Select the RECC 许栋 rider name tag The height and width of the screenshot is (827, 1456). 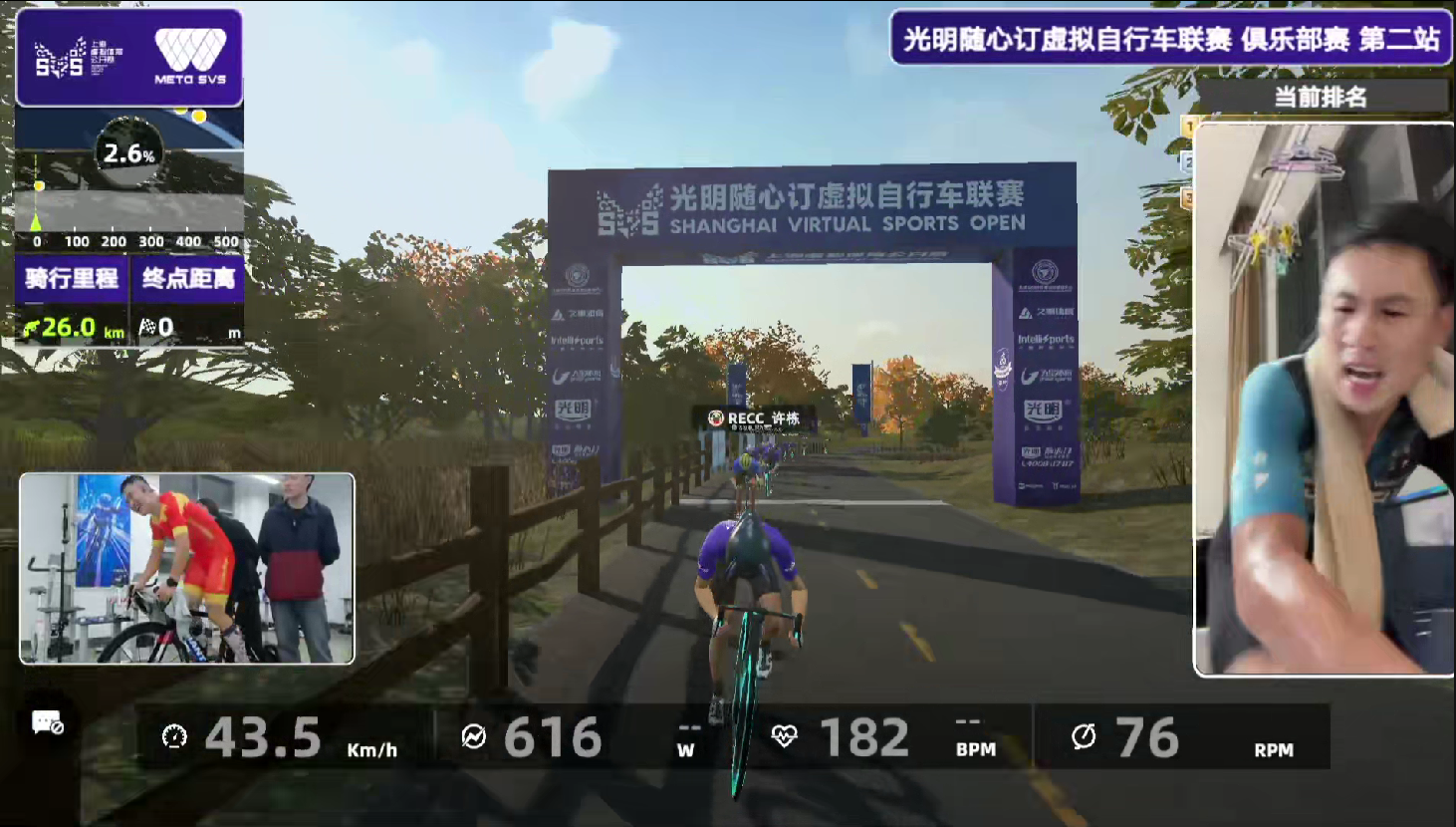pos(755,418)
